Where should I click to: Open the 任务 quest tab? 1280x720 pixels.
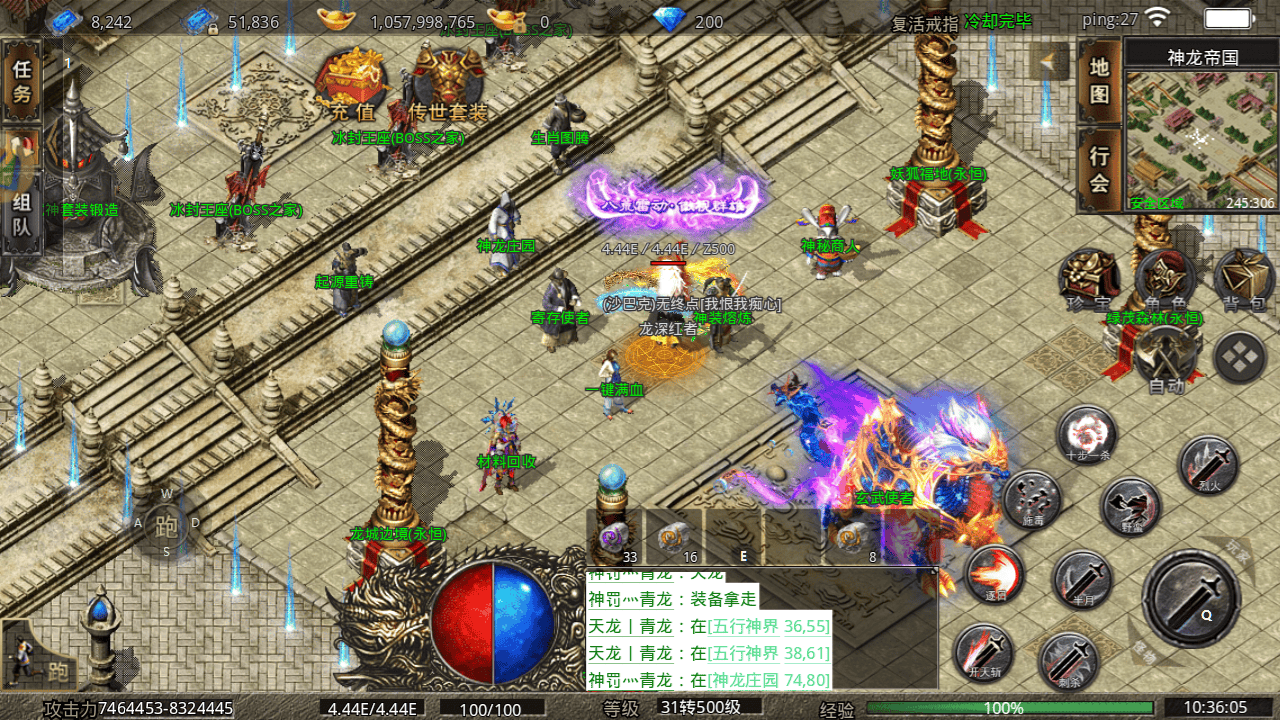coord(22,81)
